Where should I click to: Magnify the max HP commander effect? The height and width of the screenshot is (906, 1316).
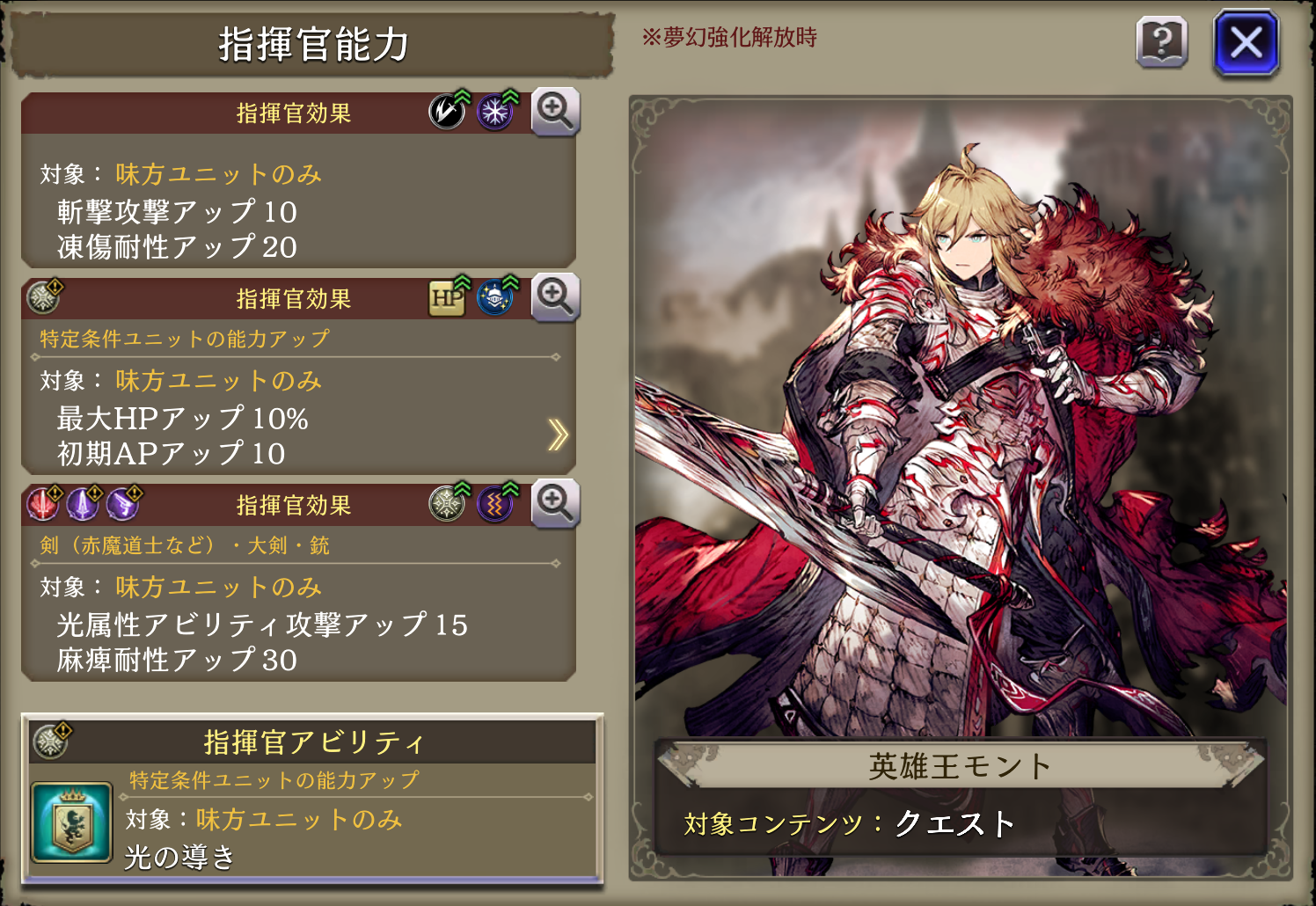tap(555, 296)
